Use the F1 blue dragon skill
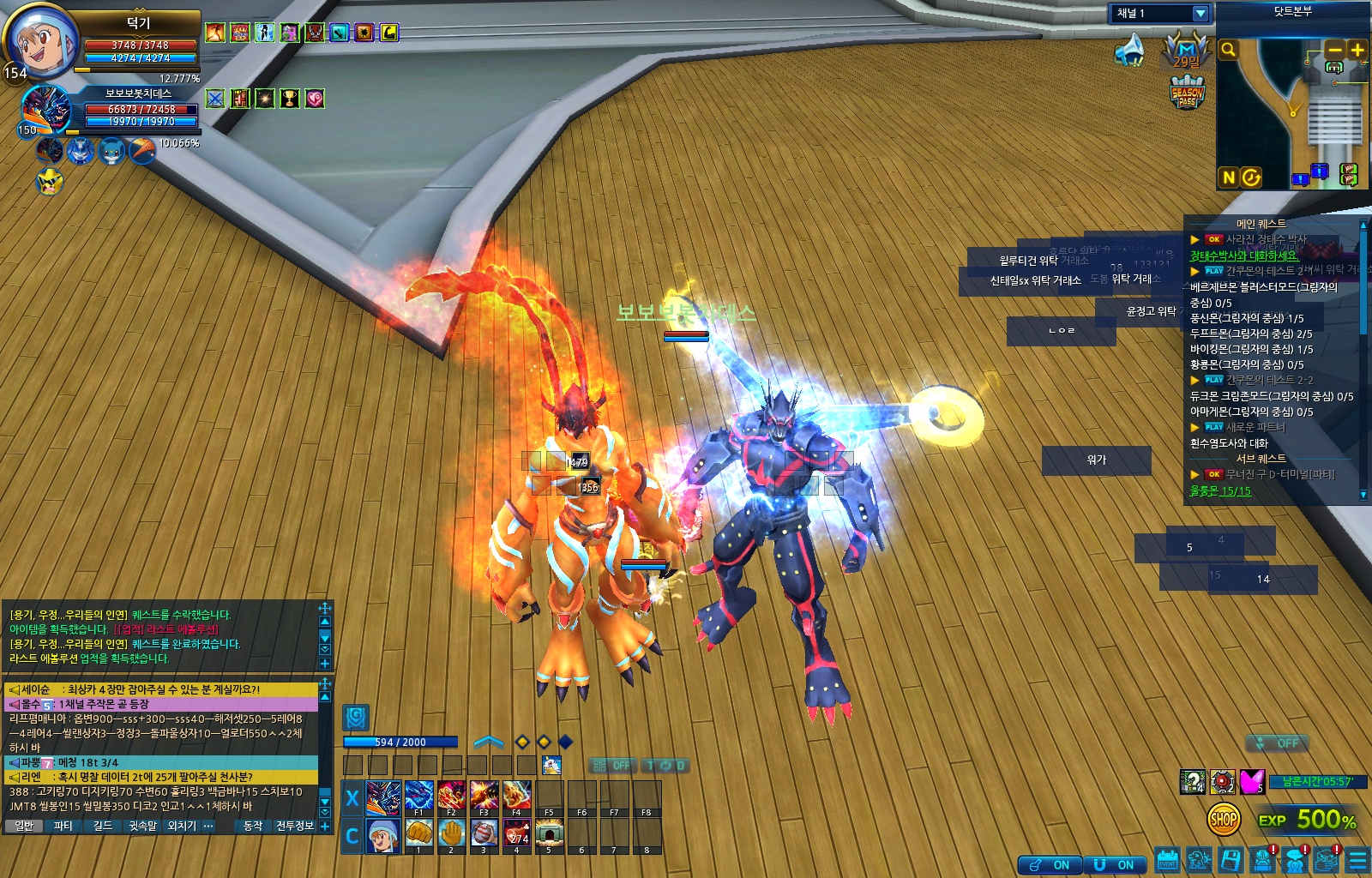 point(418,797)
